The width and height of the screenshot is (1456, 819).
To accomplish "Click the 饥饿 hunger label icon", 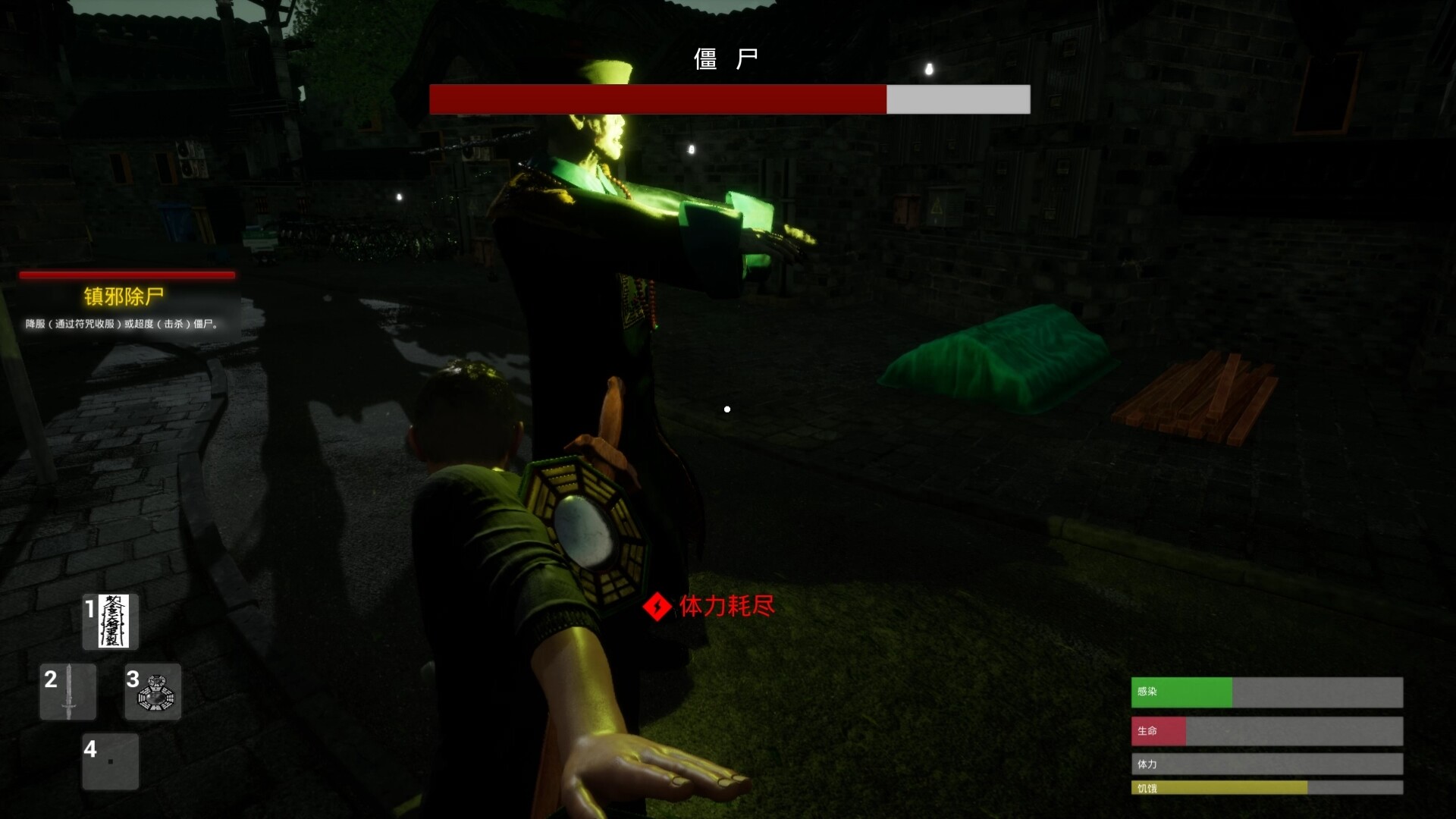I will [1146, 789].
